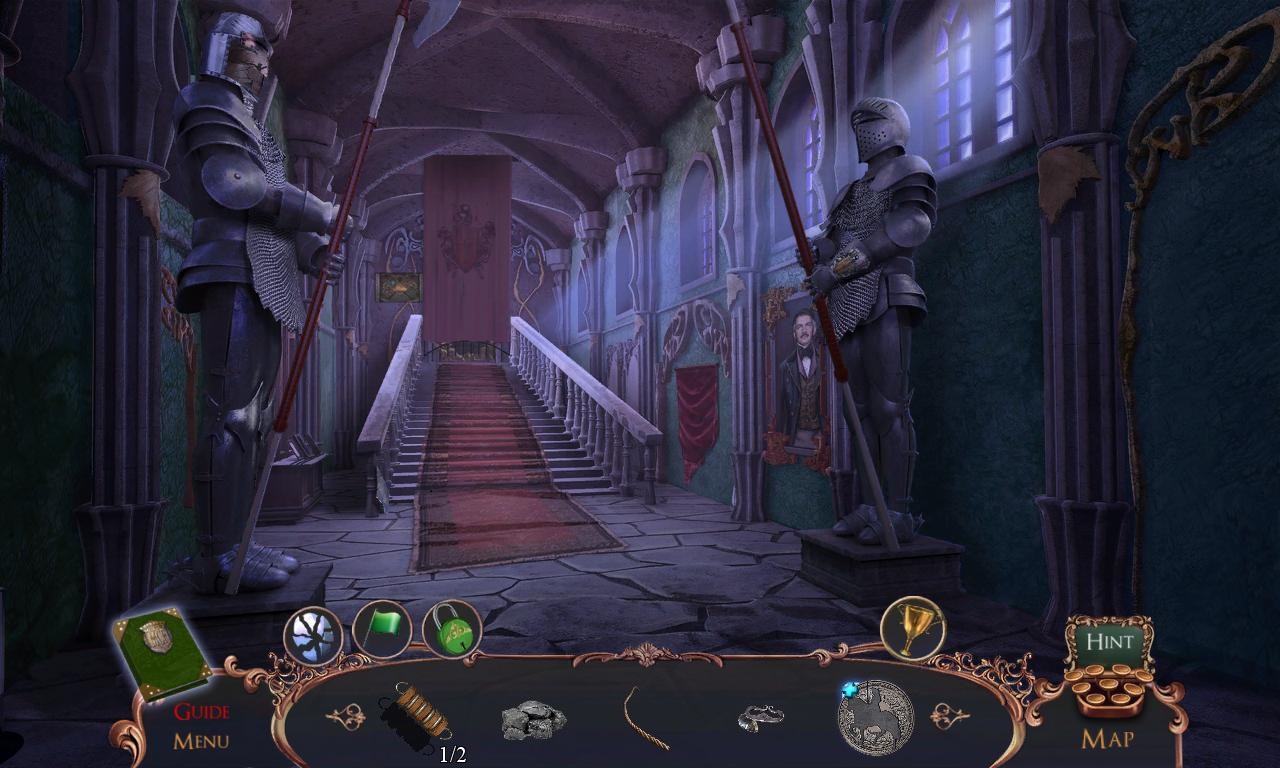Examine the portrait of the mustached man

[800, 370]
